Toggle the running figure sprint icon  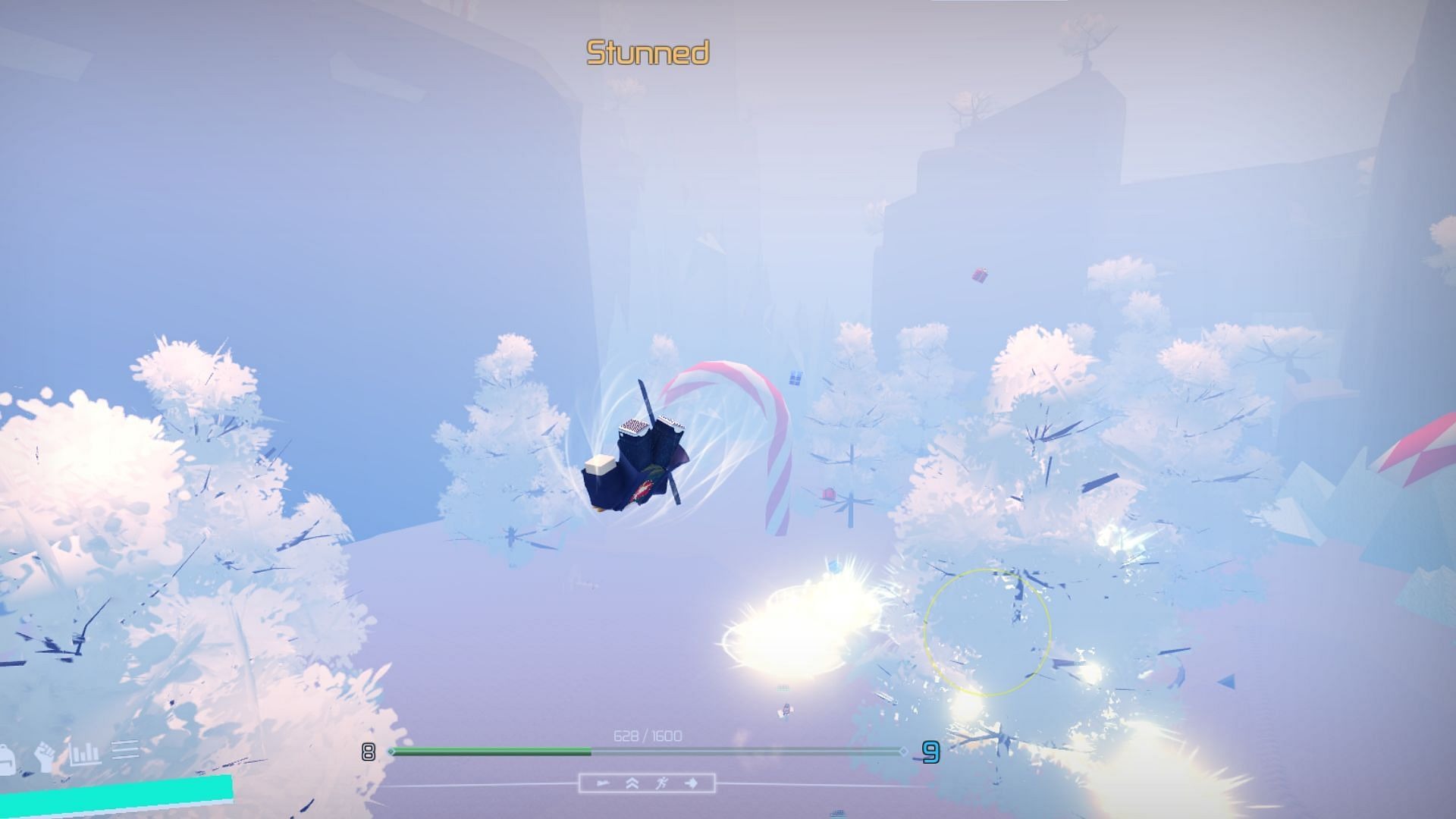661,783
